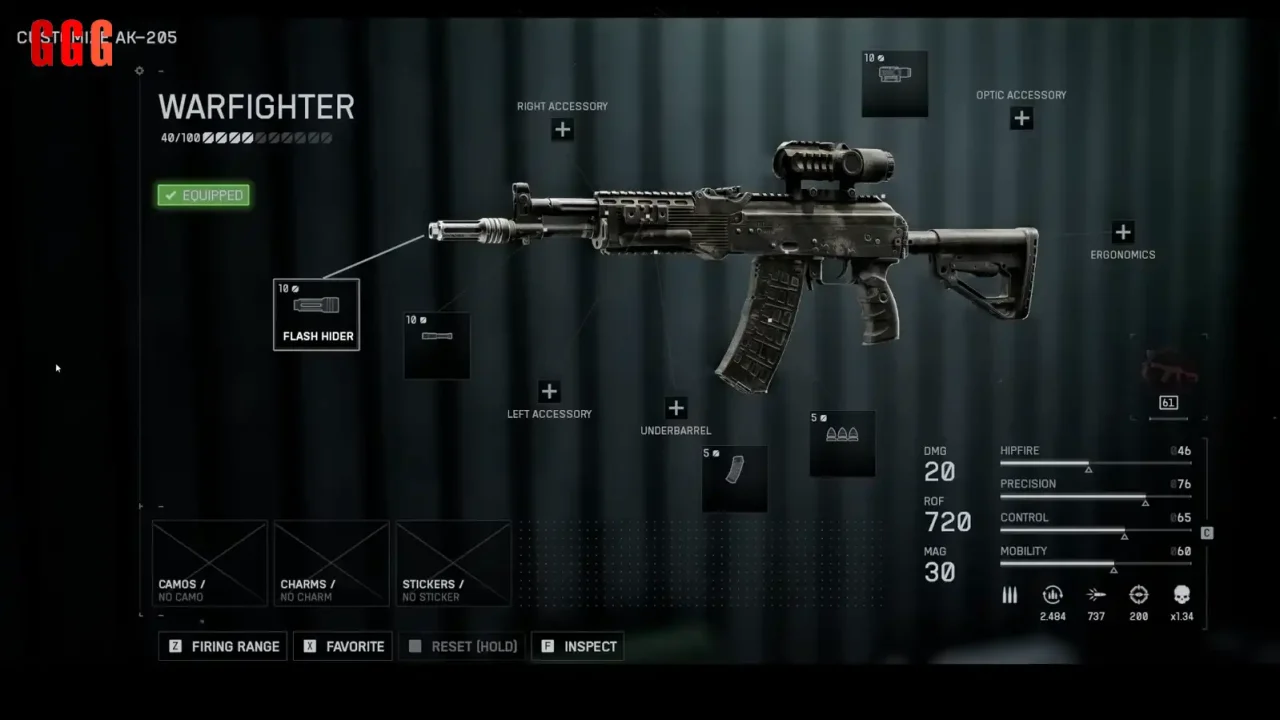Click the equipped optic scope icon above the weapon
This screenshot has height=720, width=1280.
pyautogui.click(x=894, y=83)
